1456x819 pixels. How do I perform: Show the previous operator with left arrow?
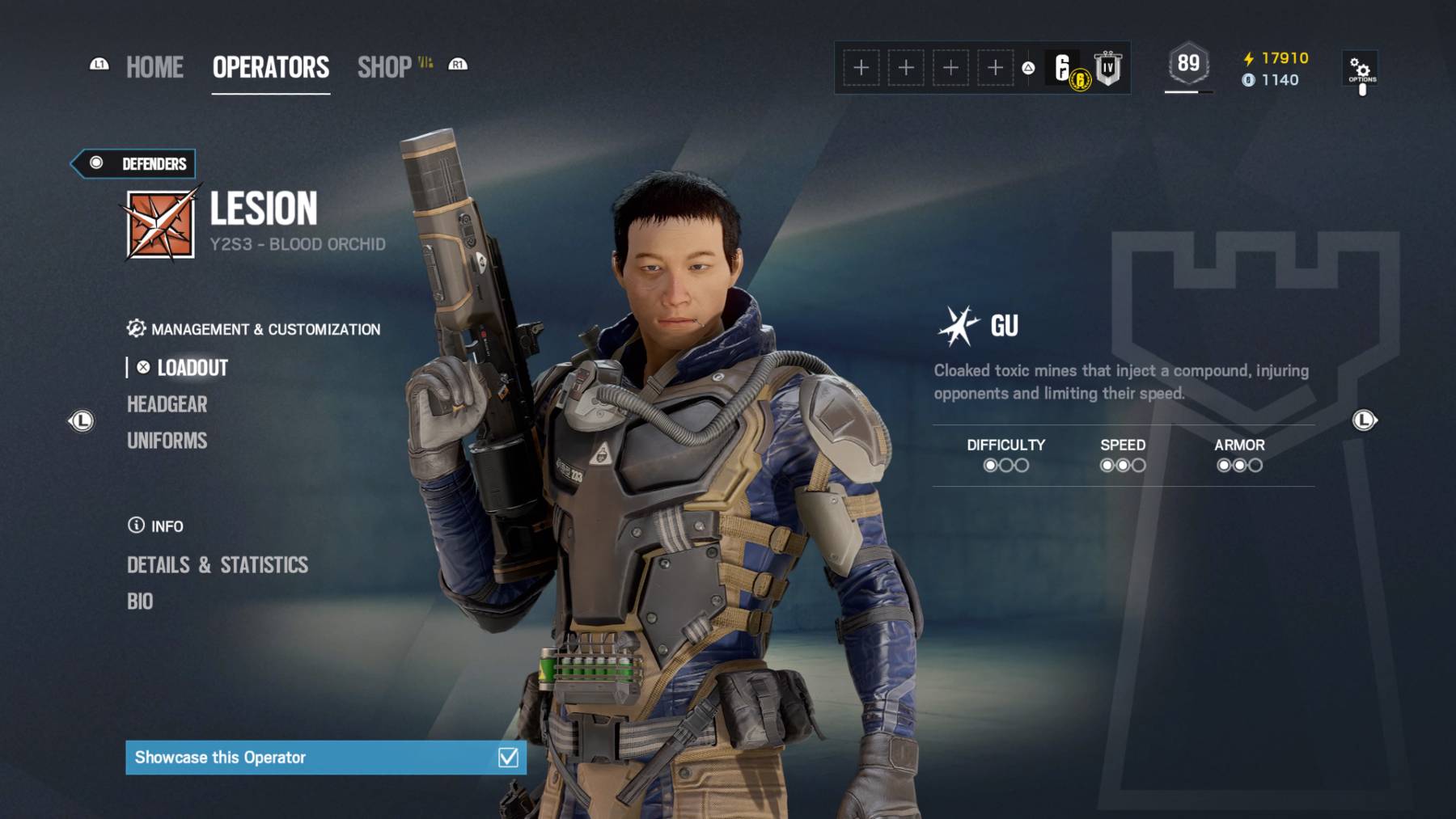pyautogui.click(x=81, y=420)
